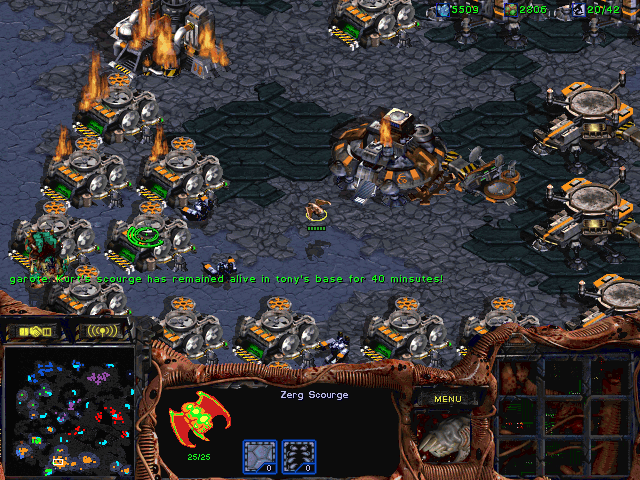This screenshot has width=640, height=480.
Task: Click the flyer attack upgrade icon
Action: [x=299, y=457]
